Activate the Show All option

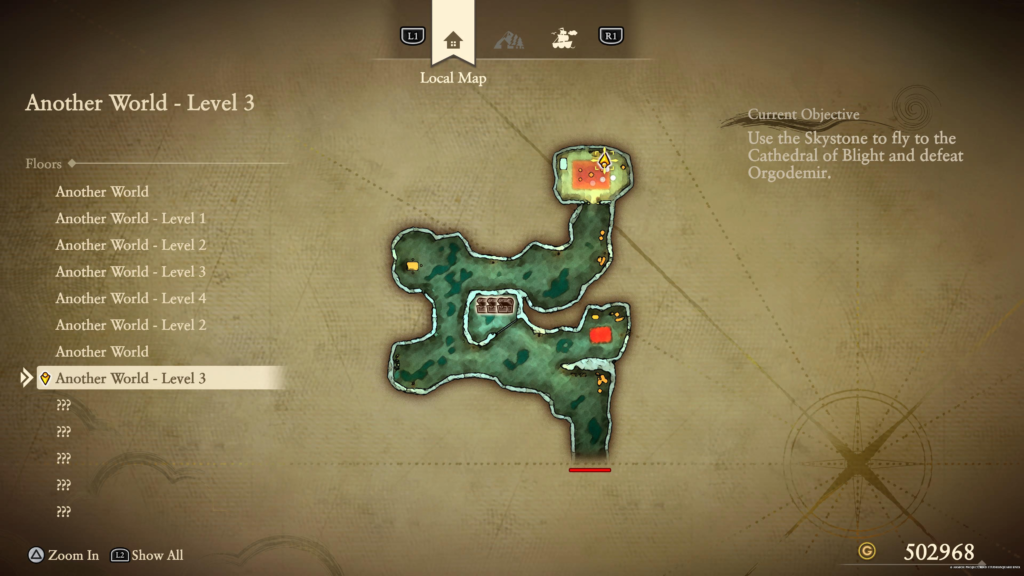tap(147, 555)
